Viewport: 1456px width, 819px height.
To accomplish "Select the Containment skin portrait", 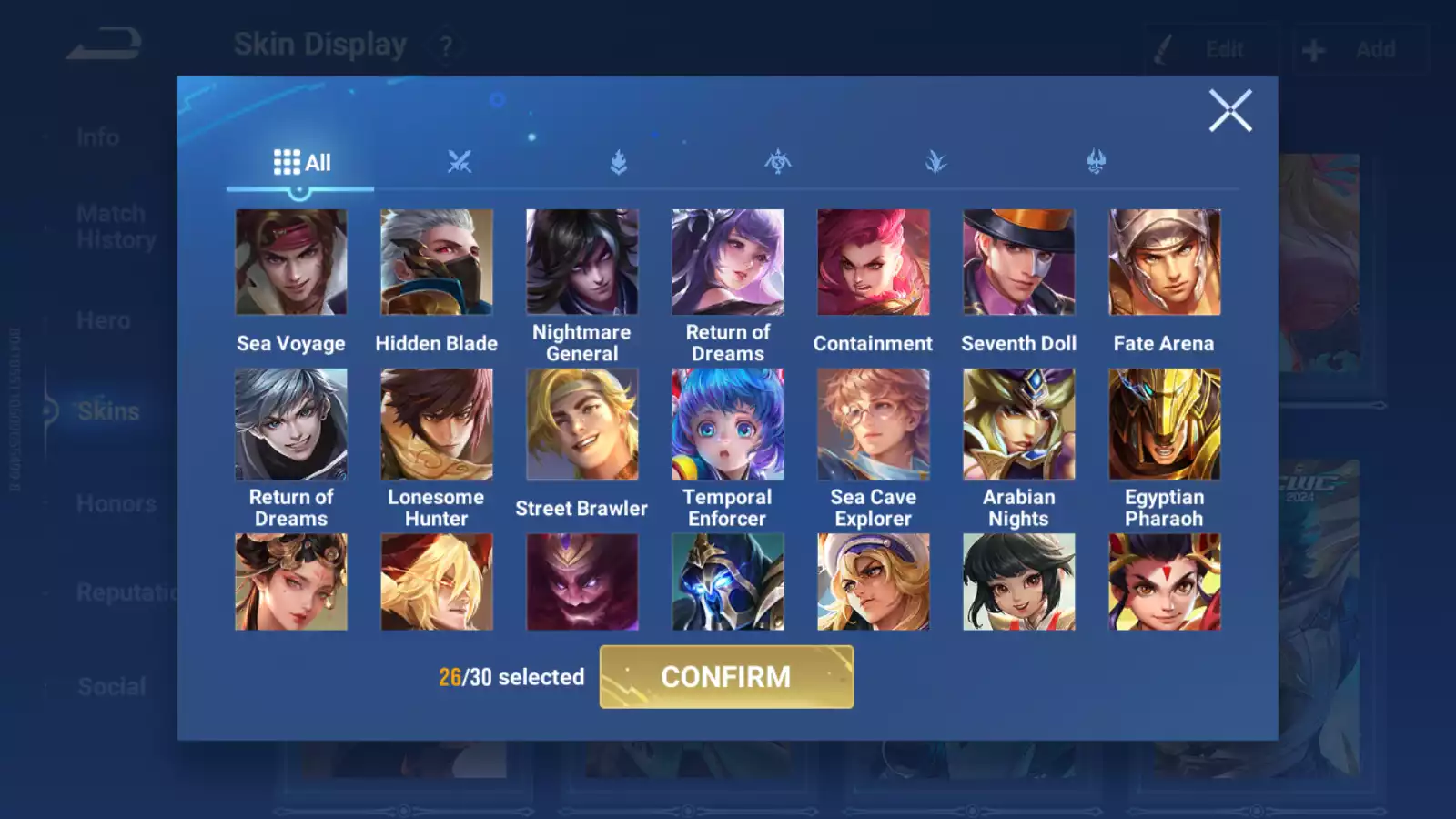I will (874, 262).
